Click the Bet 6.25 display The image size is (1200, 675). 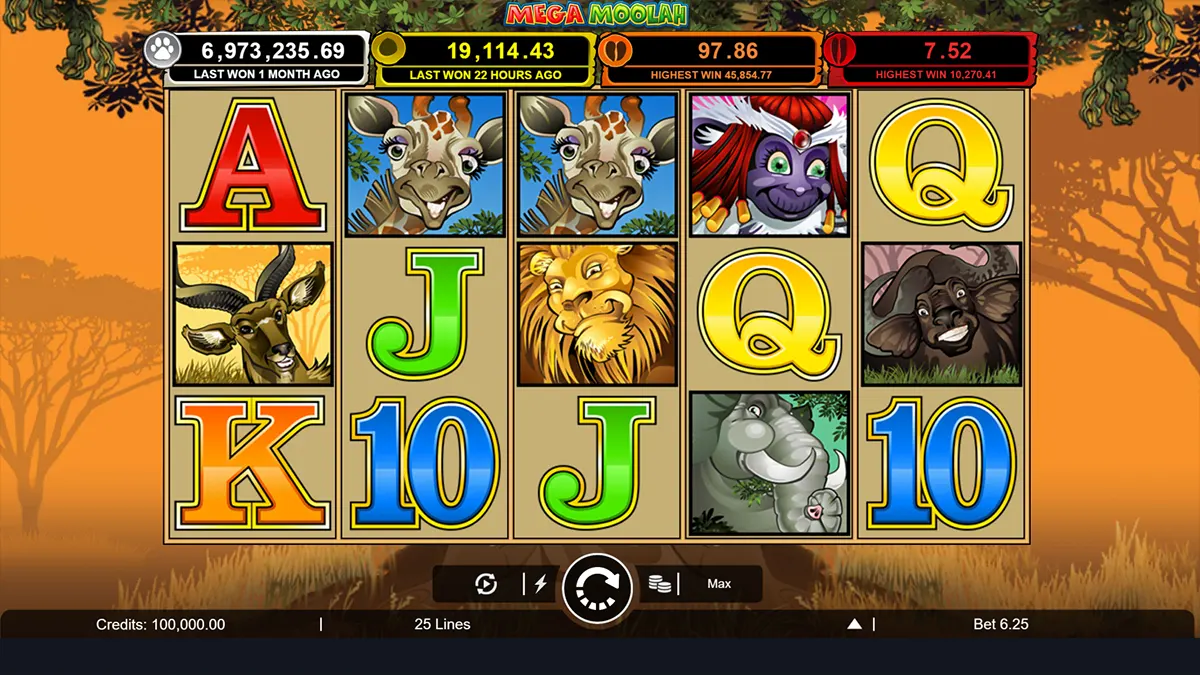pos(1000,624)
